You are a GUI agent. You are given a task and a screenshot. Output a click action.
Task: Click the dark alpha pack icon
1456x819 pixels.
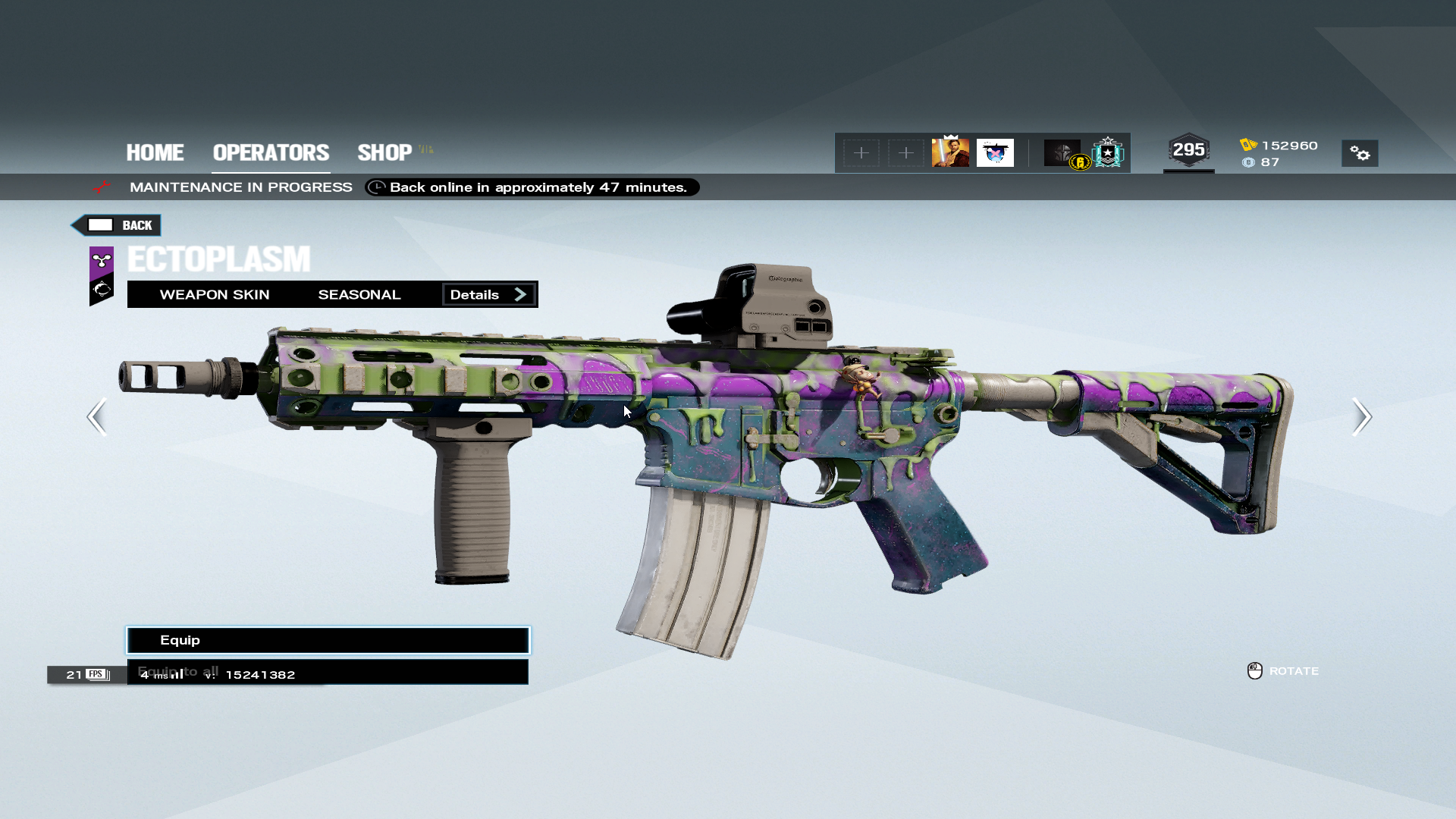pyautogui.click(x=1062, y=152)
